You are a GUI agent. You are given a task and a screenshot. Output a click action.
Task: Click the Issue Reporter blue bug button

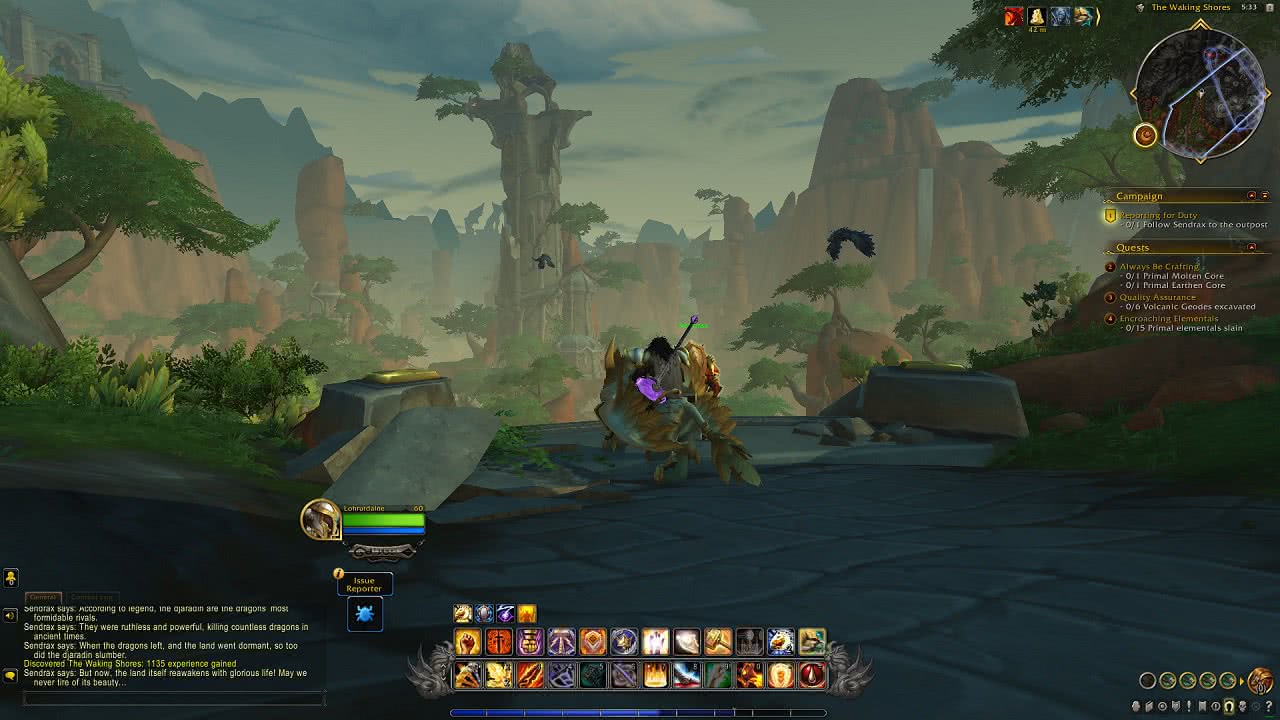(365, 614)
